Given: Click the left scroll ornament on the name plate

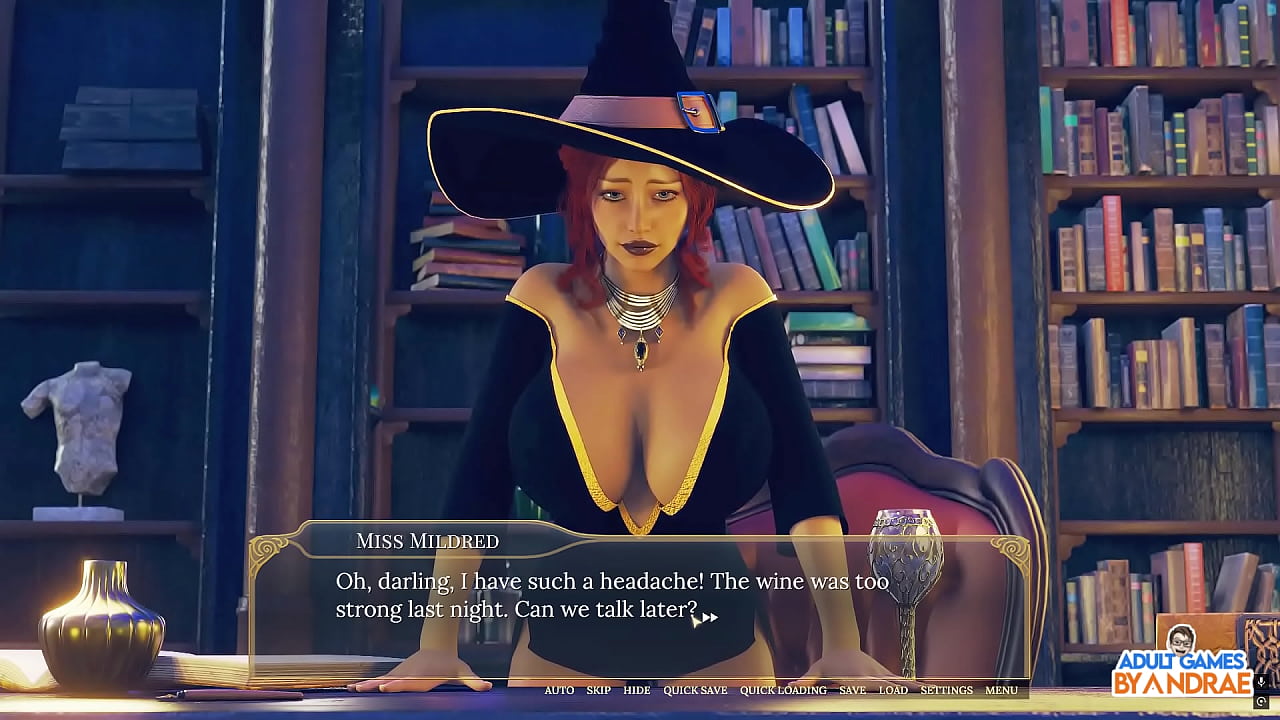Looking at the screenshot, I should pyautogui.click(x=268, y=549).
